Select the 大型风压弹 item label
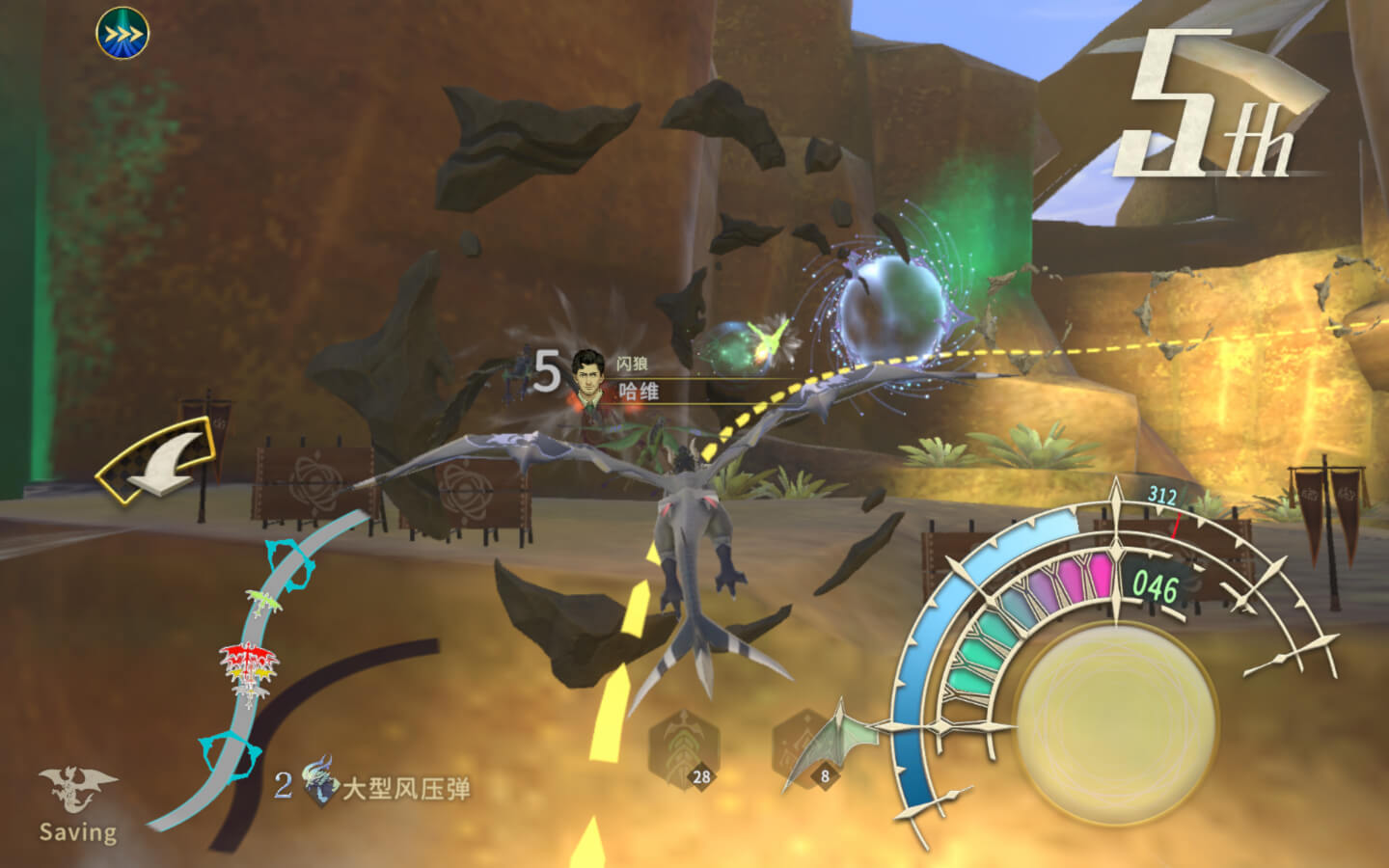The height and width of the screenshot is (868, 1389). [x=405, y=789]
